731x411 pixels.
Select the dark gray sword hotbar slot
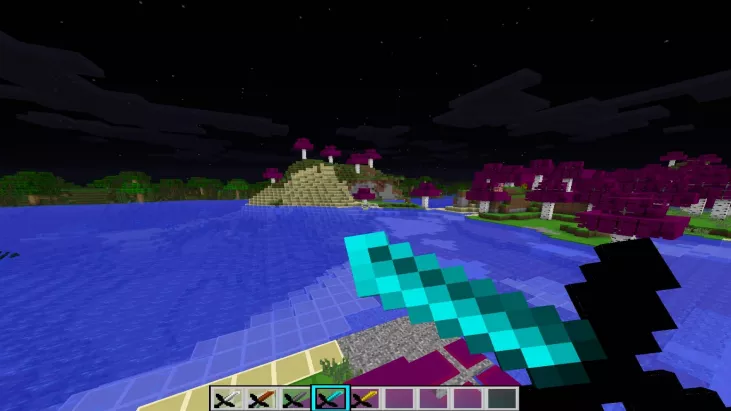(x=294, y=399)
